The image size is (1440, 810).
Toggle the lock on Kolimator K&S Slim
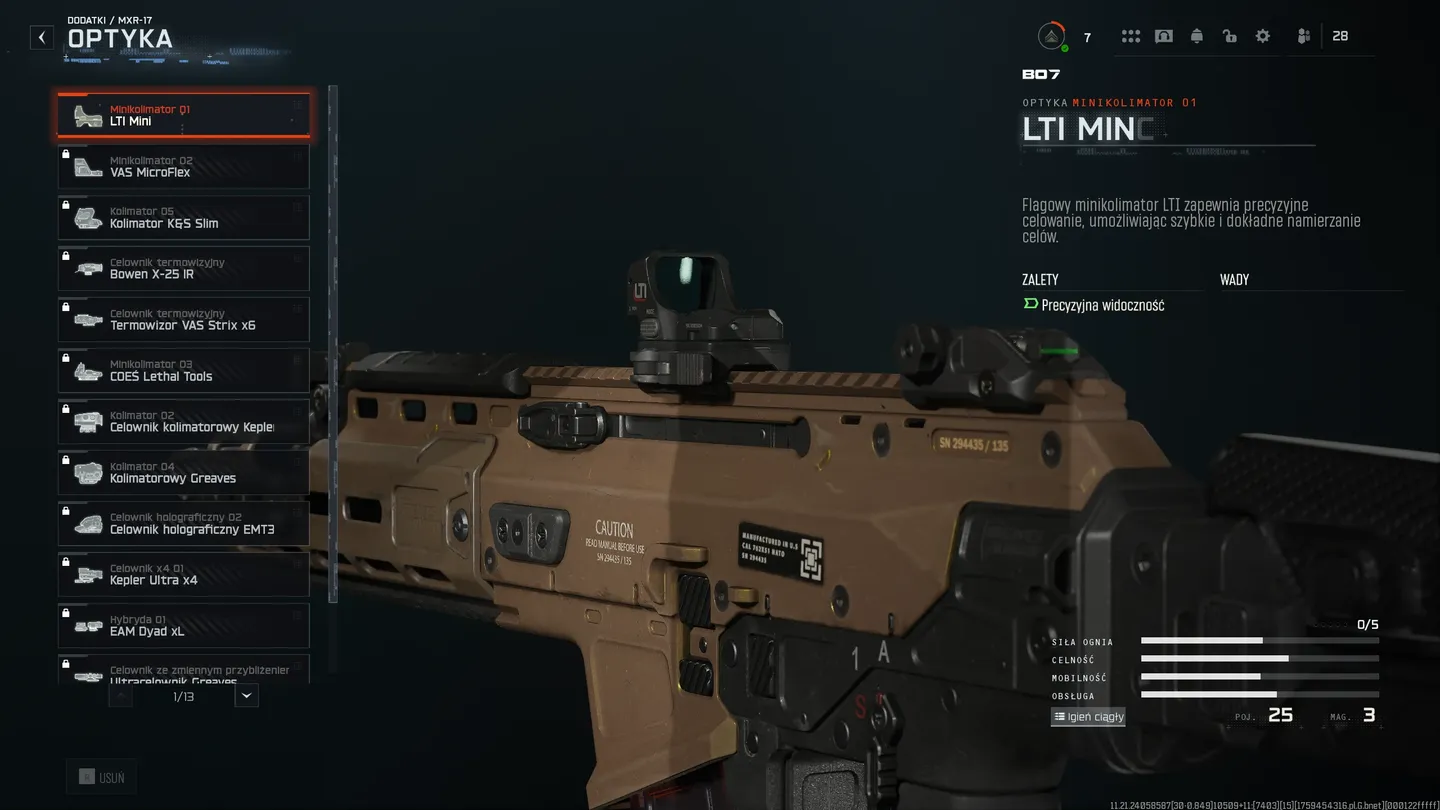pyautogui.click(x=67, y=202)
